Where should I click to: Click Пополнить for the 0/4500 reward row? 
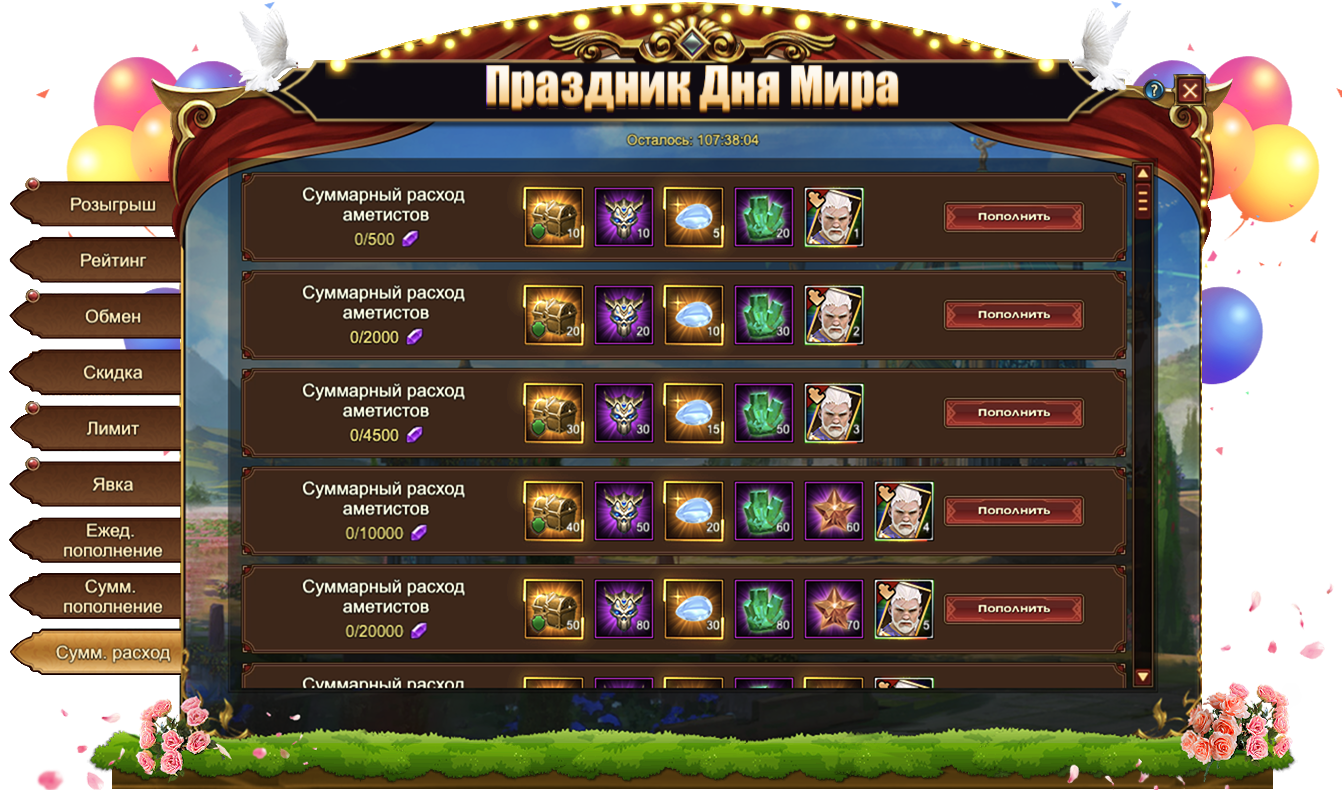coord(1013,413)
